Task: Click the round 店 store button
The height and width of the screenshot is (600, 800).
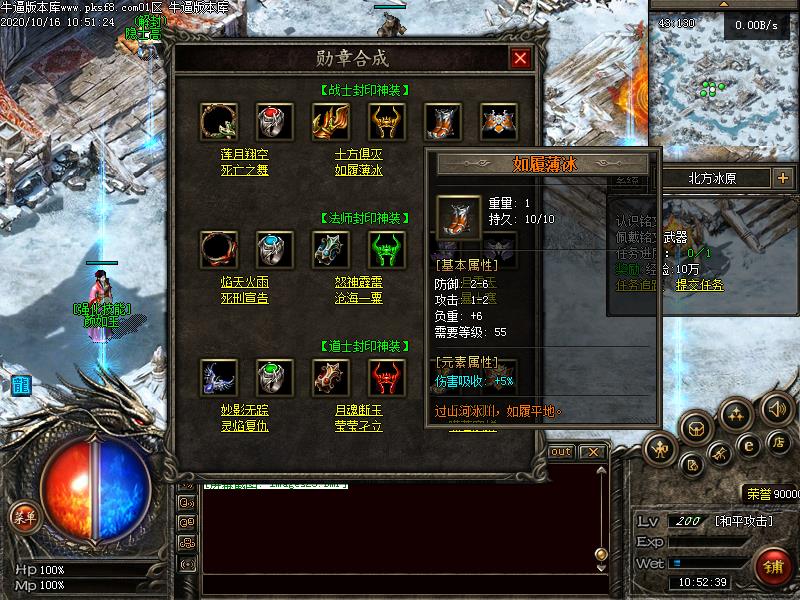Action: click(777, 442)
